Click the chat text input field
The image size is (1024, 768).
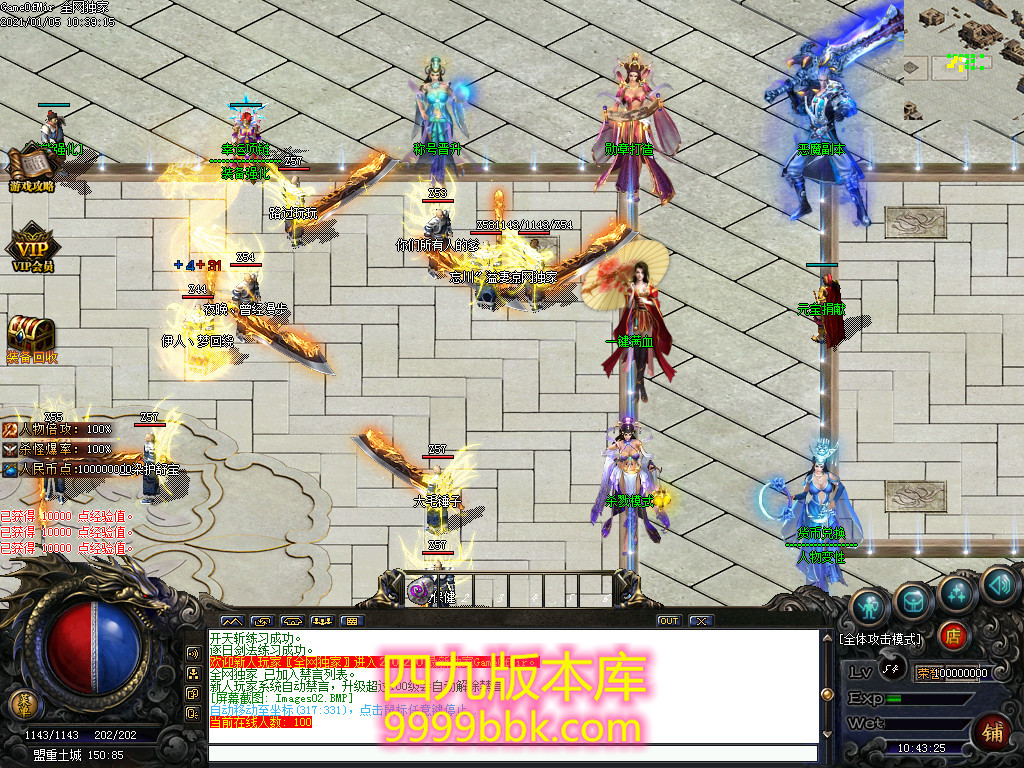click(510, 754)
